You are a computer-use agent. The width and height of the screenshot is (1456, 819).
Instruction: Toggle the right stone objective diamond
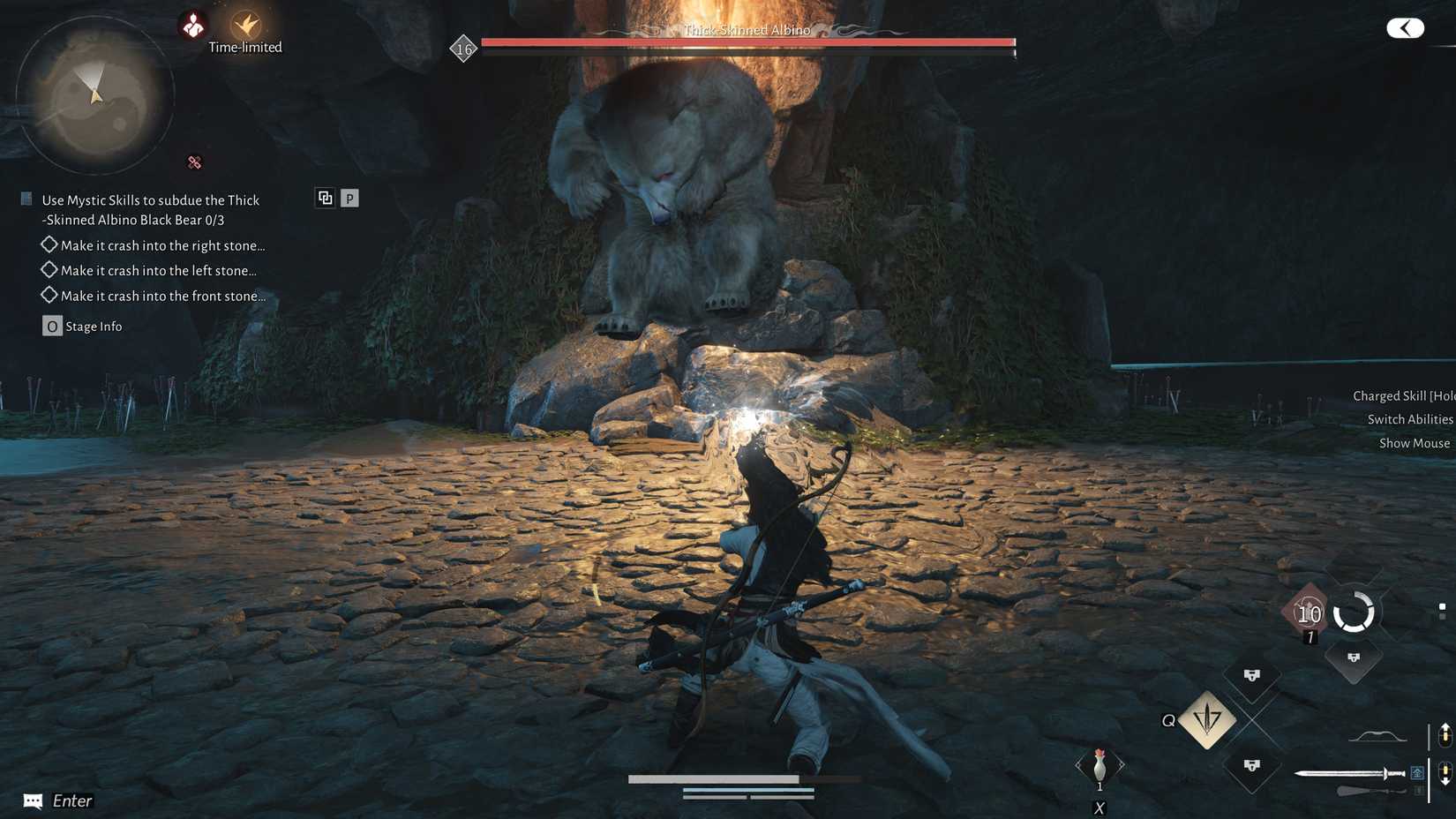coord(49,244)
